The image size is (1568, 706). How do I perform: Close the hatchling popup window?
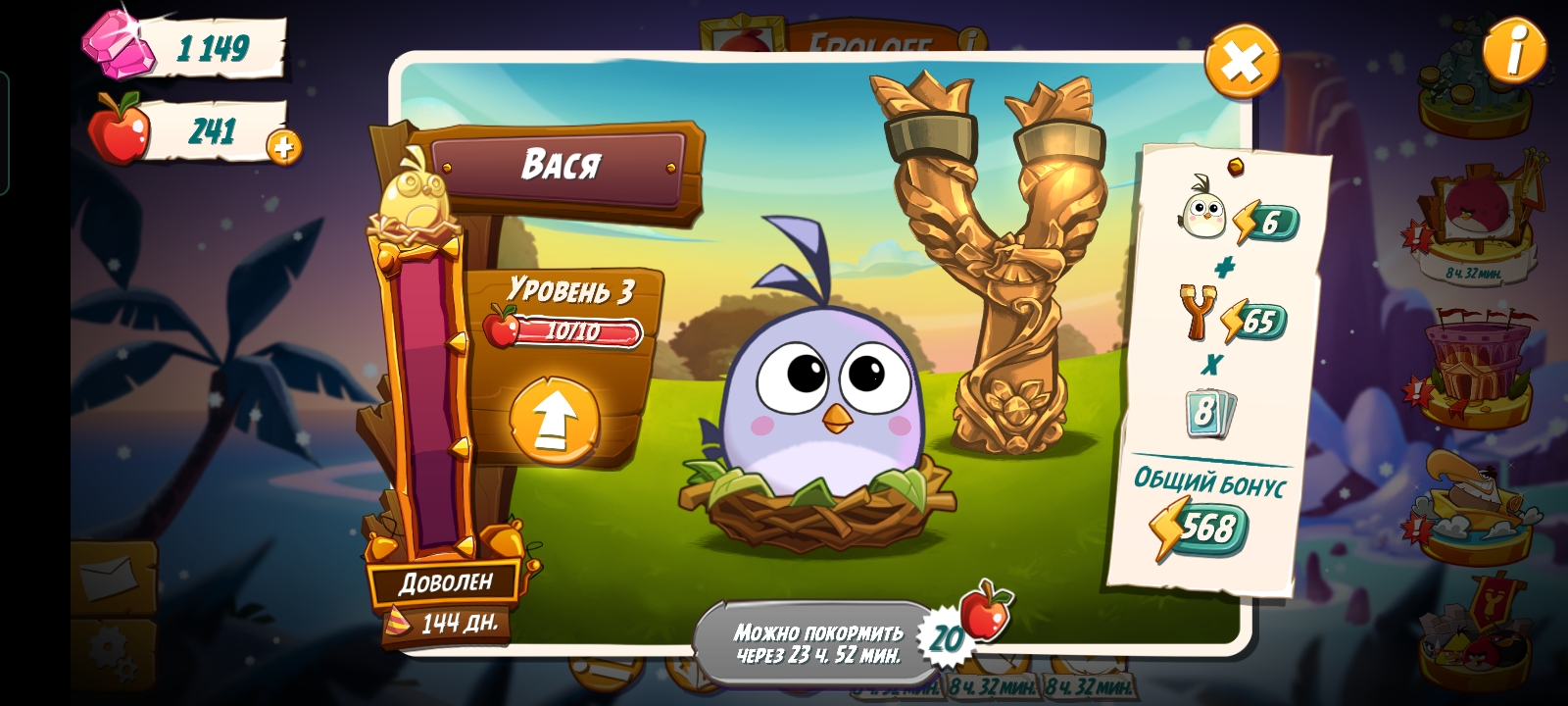[1242, 62]
